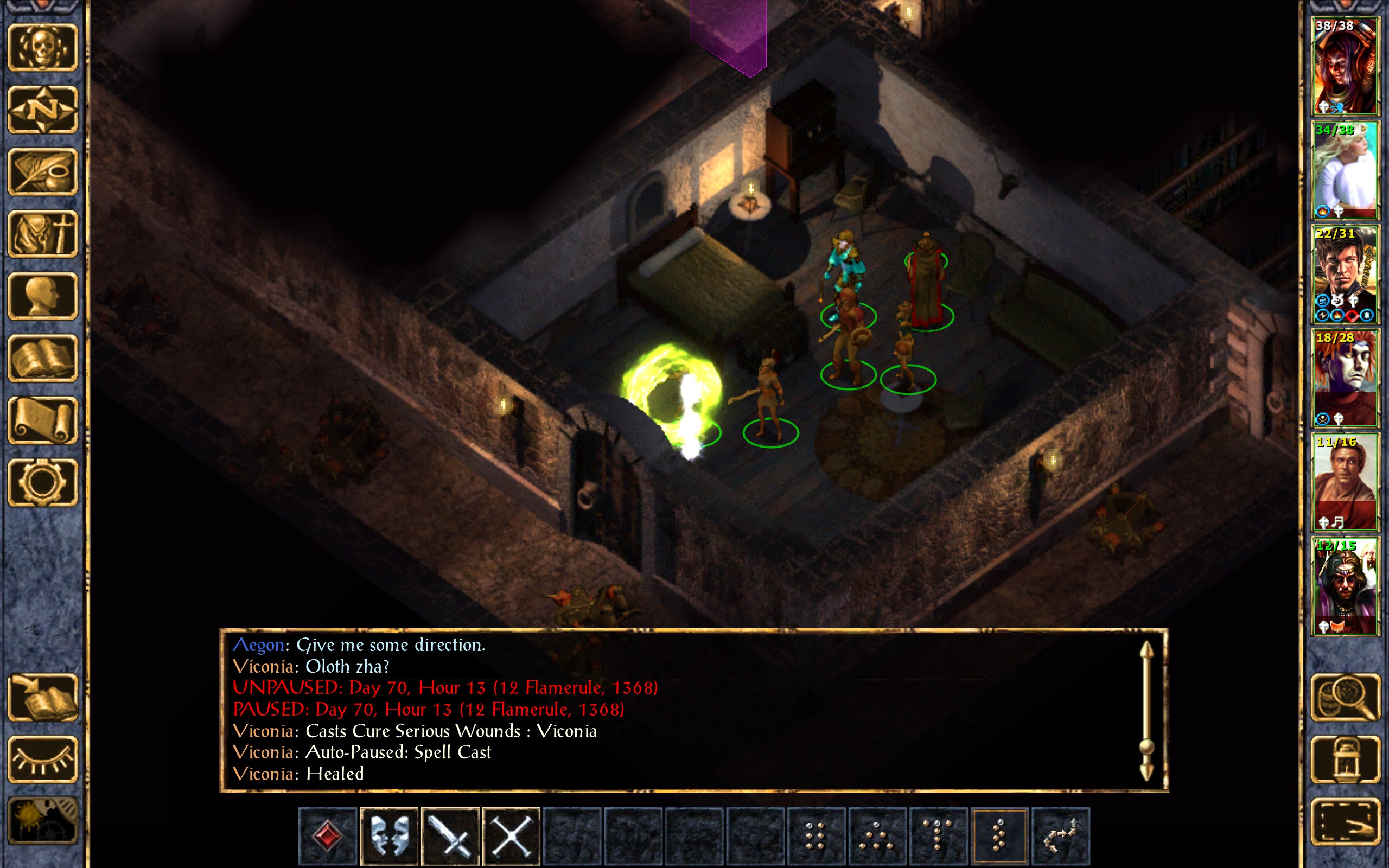Viewport: 1389px width, 868px height.
Task: Open the journal quill icon
Action: click(42, 172)
